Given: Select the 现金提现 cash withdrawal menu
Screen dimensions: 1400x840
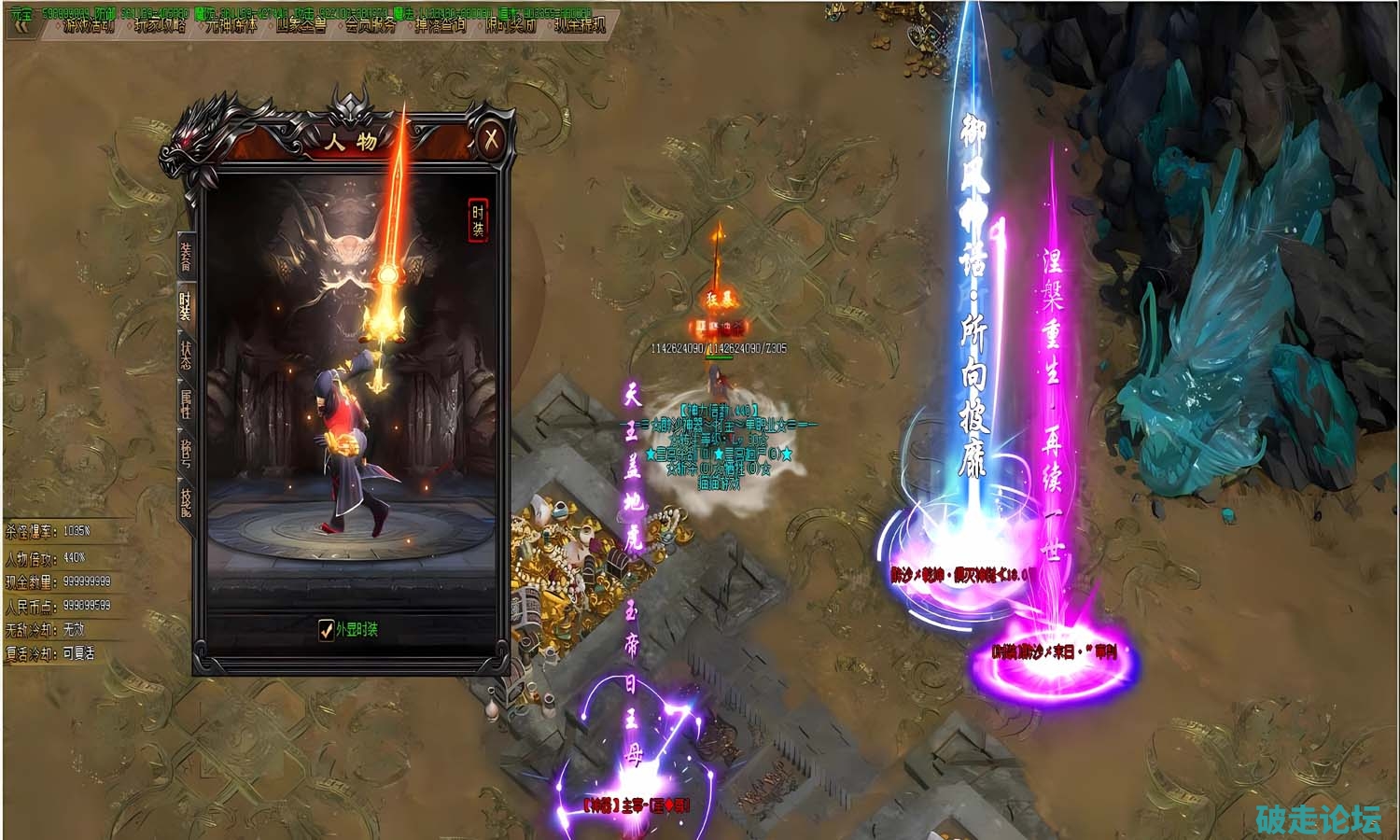Looking at the screenshot, I should 580,26.
